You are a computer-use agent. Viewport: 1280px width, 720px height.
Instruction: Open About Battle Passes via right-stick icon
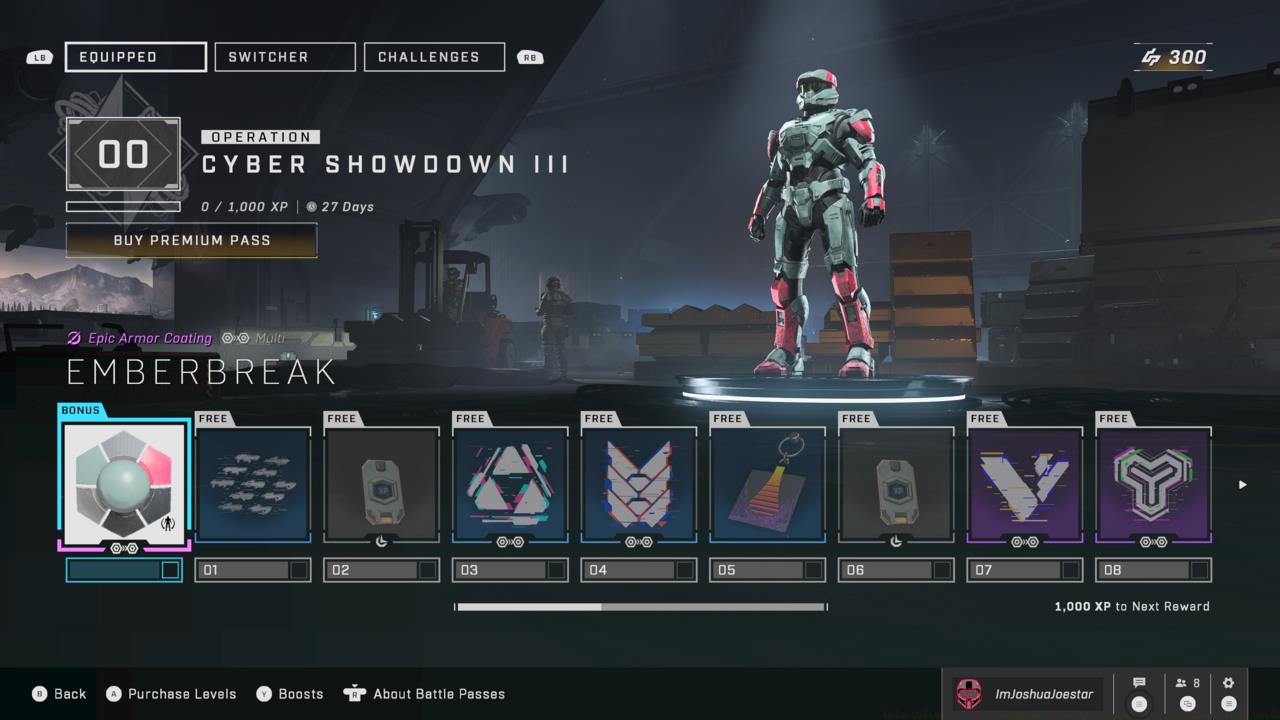[x=355, y=693]
